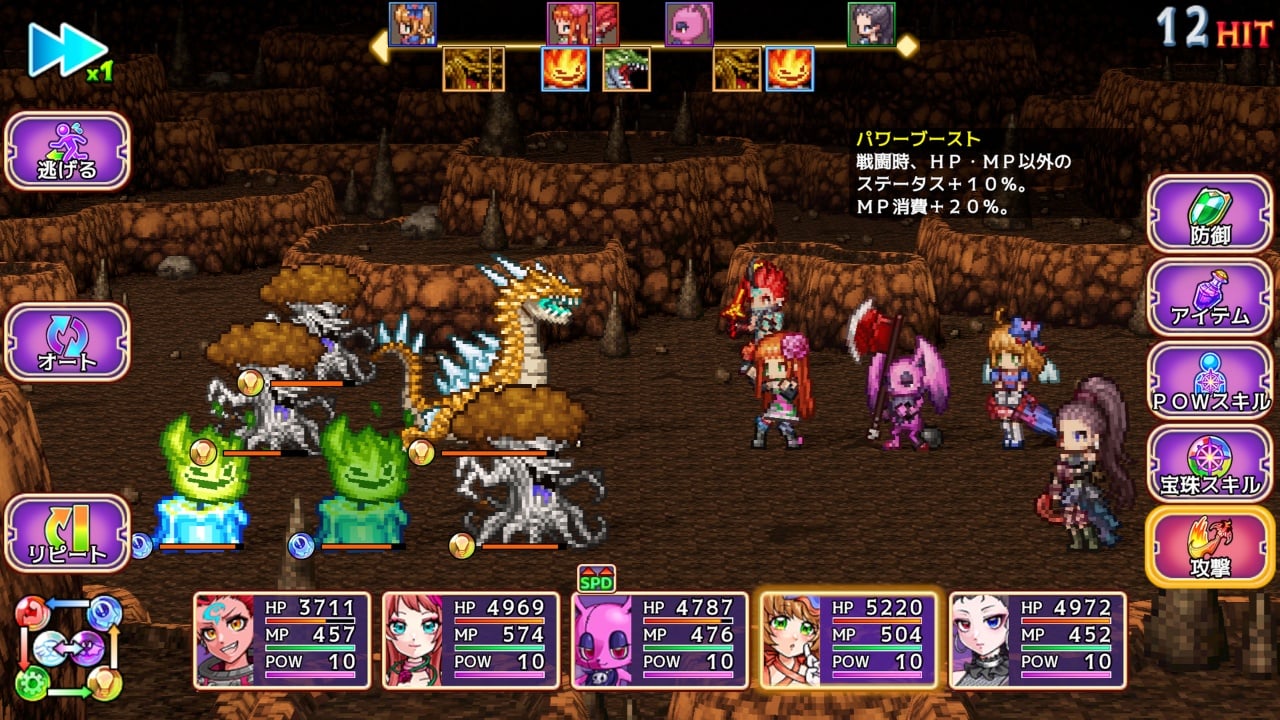Open the POWスキル skill list
Image resolution: width=1280 pixels, height=720 pixels.
click(x=1210, y=381)
